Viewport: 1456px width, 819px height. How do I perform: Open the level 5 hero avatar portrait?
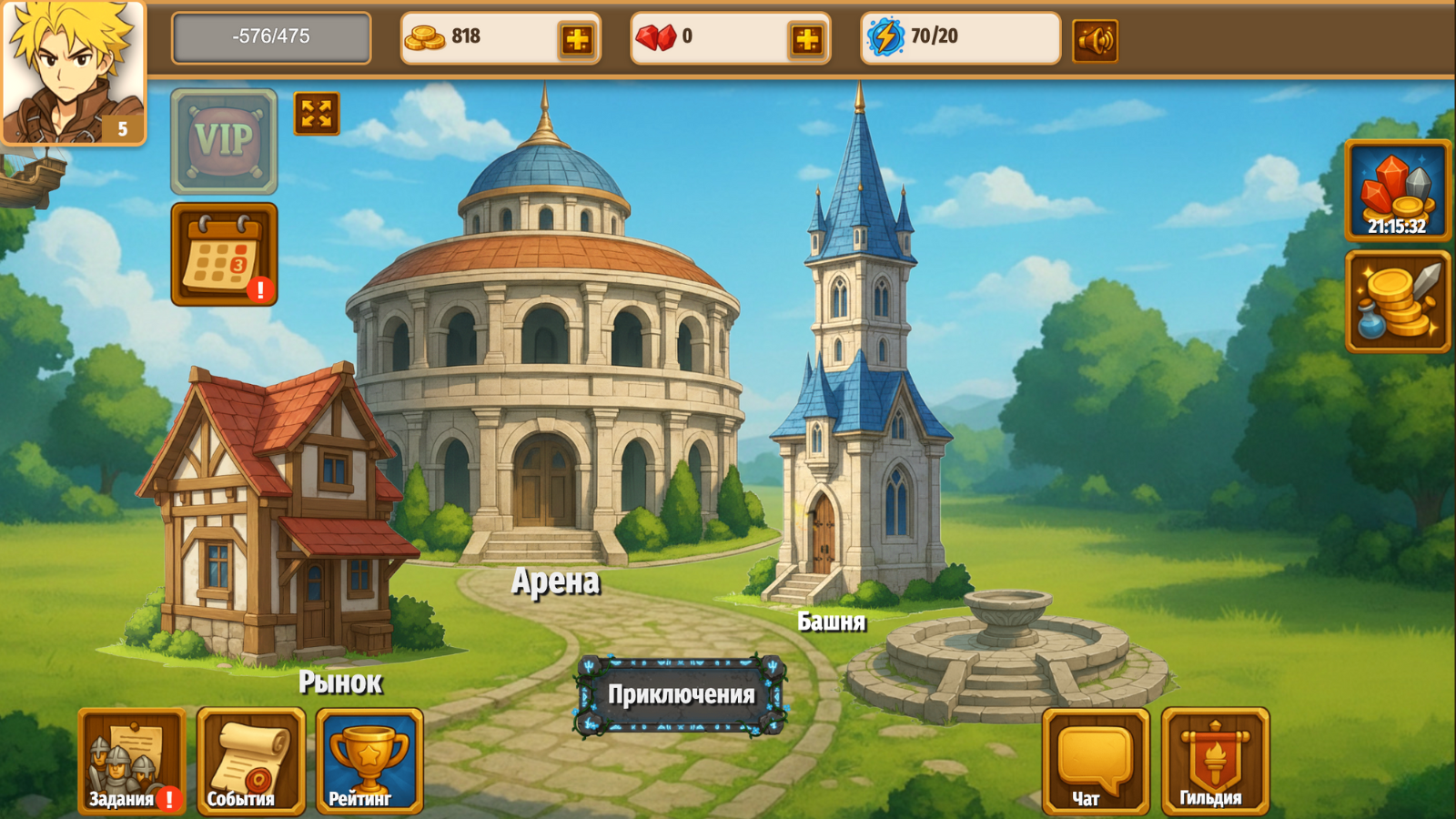coord(73,73)
